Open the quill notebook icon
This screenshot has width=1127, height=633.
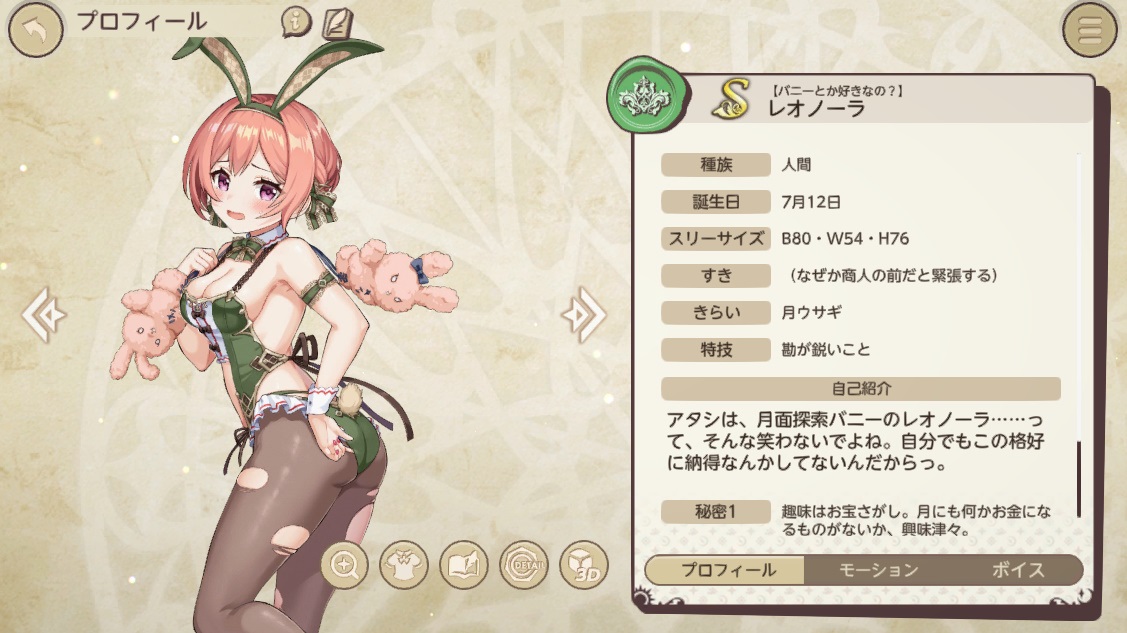coord(335,22)
